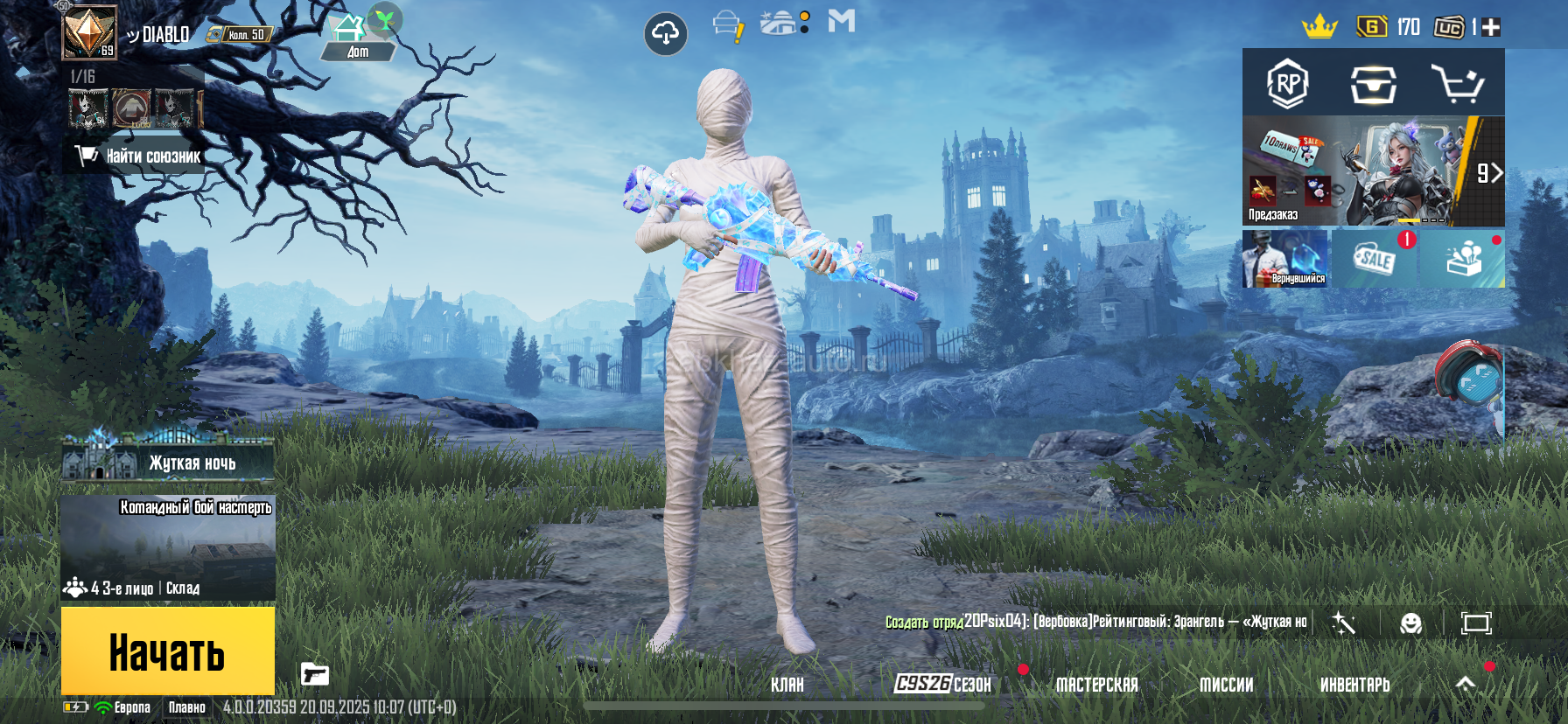This screenshot has width=1568, height=724.
Task: Open the shopping cart store icon
Action: click(x=1456, y=84)
